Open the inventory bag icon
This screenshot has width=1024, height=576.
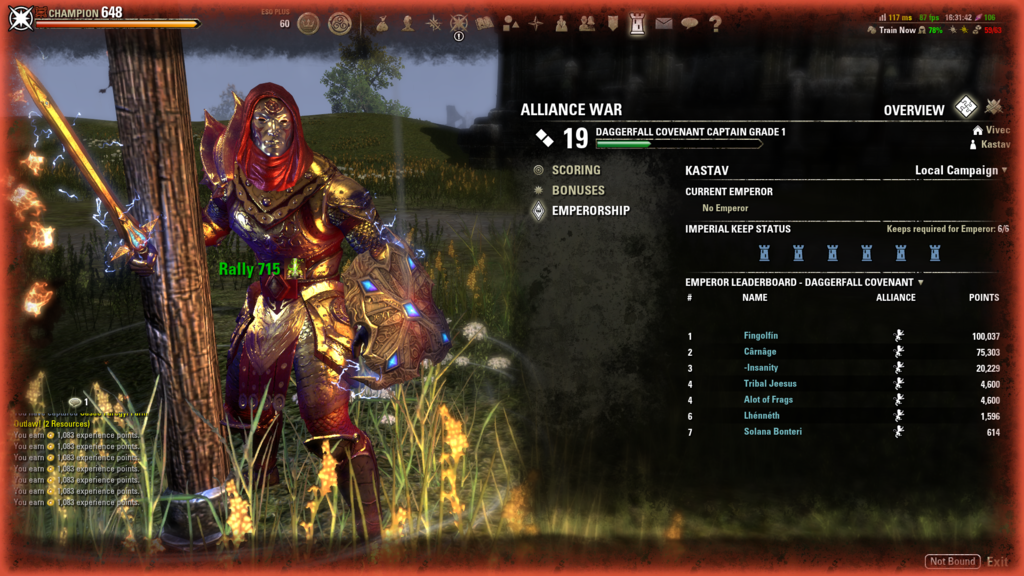382,24
